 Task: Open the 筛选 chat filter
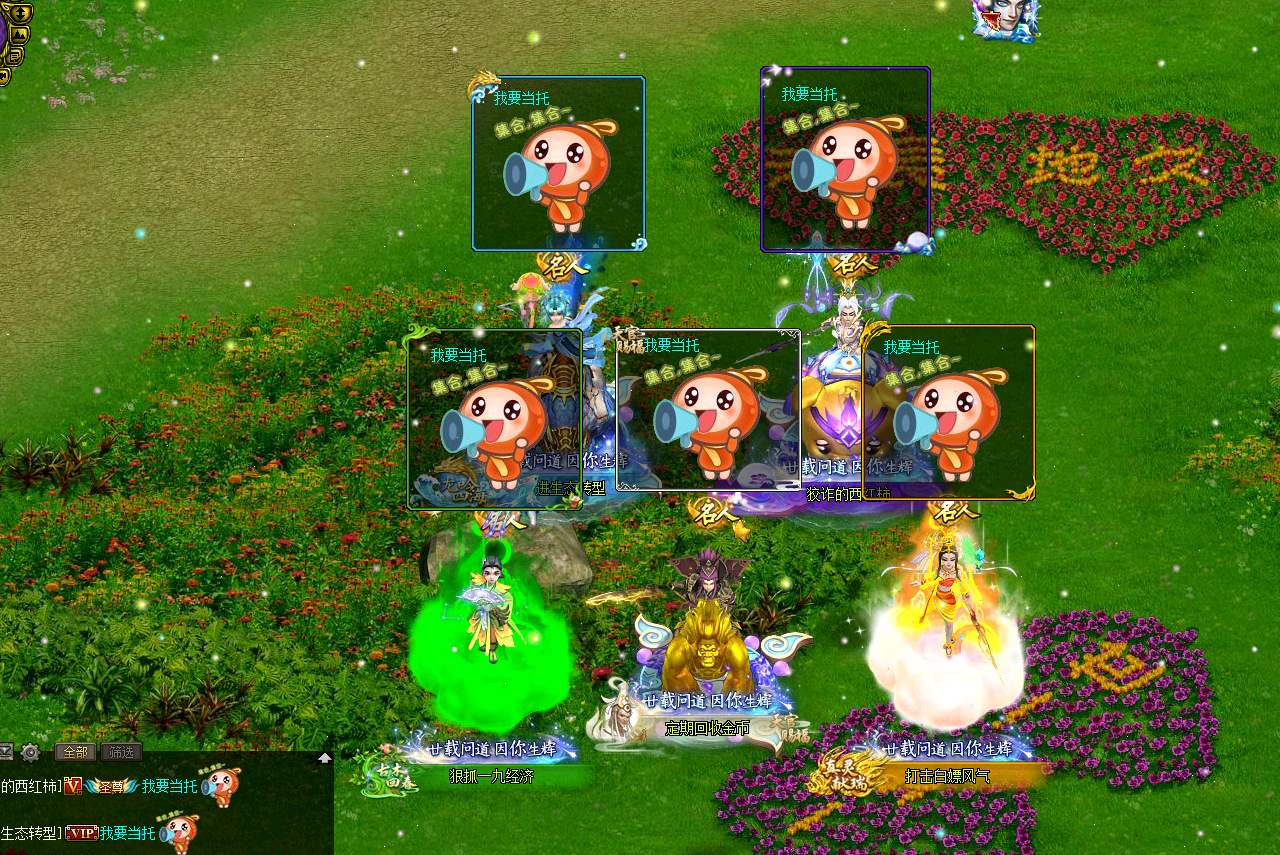121,752
